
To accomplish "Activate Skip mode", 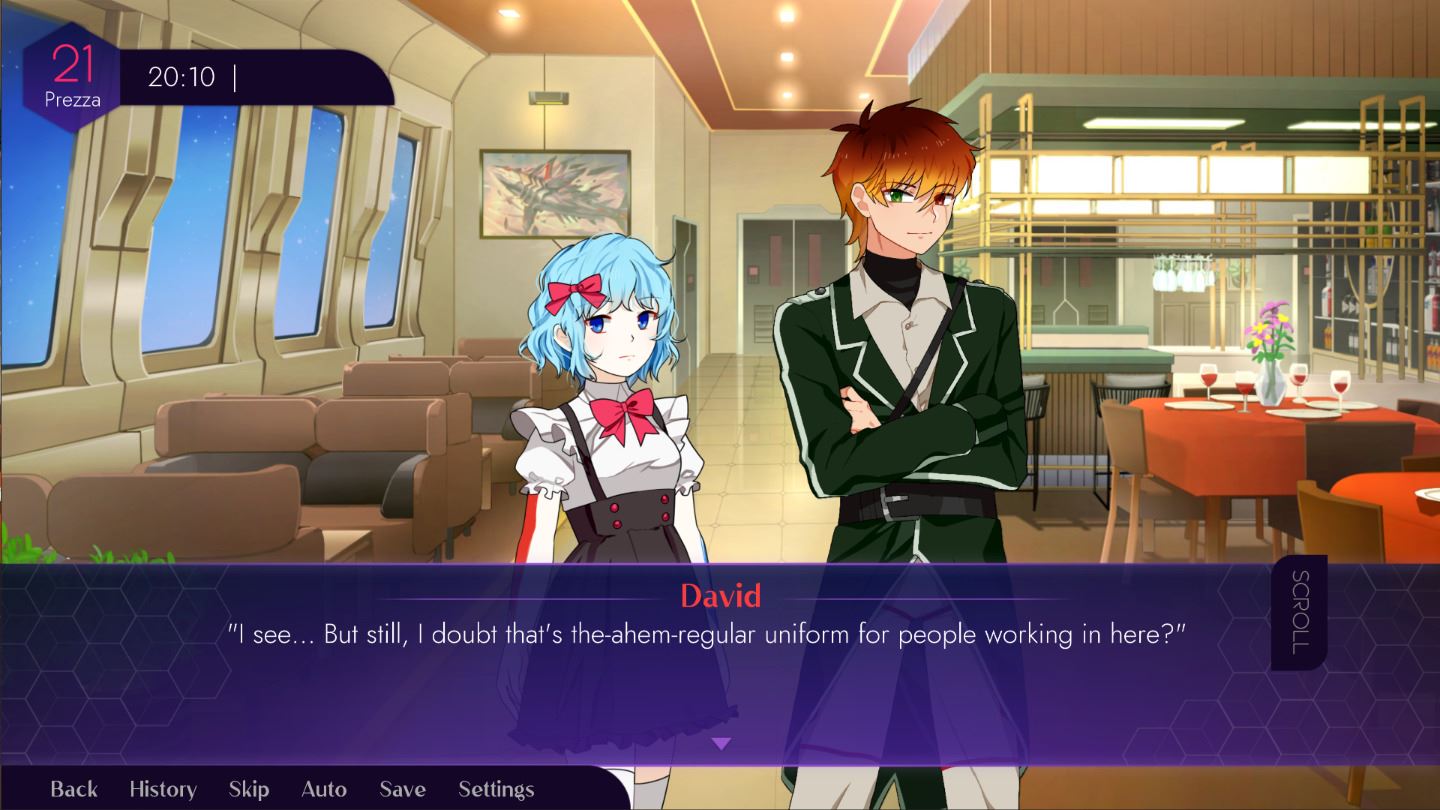I will [248, 789].
